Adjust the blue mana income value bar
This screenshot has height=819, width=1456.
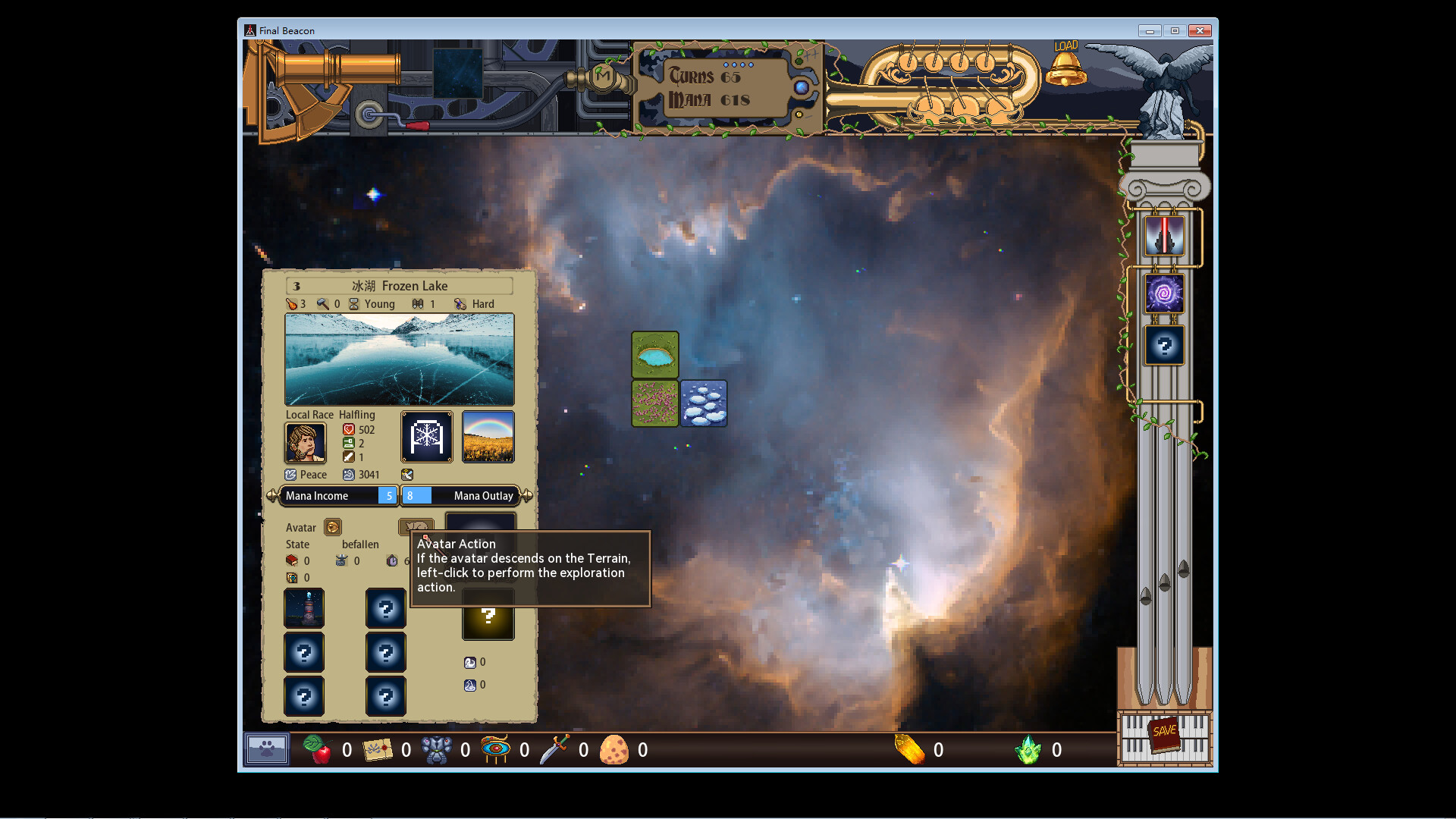[388, 495]
